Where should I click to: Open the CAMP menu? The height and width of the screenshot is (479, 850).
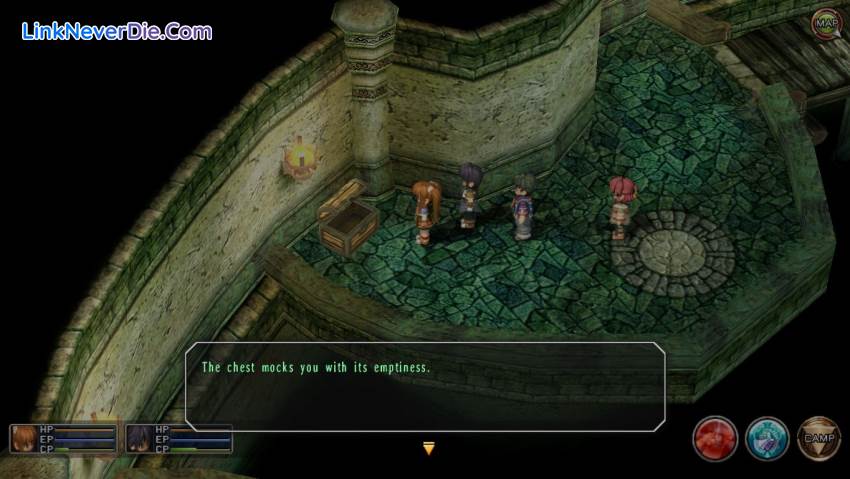(x=818, y=438)
